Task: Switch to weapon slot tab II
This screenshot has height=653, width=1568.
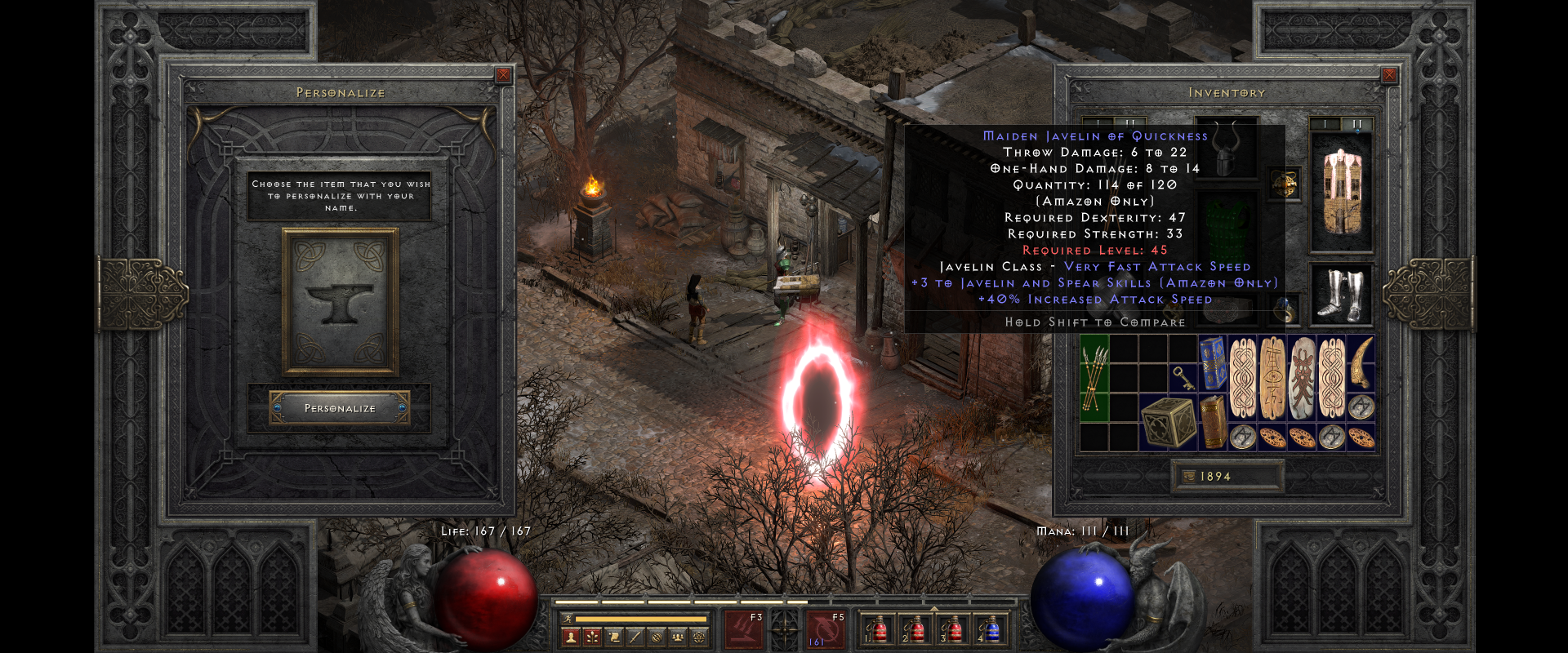Action: 1356,122
